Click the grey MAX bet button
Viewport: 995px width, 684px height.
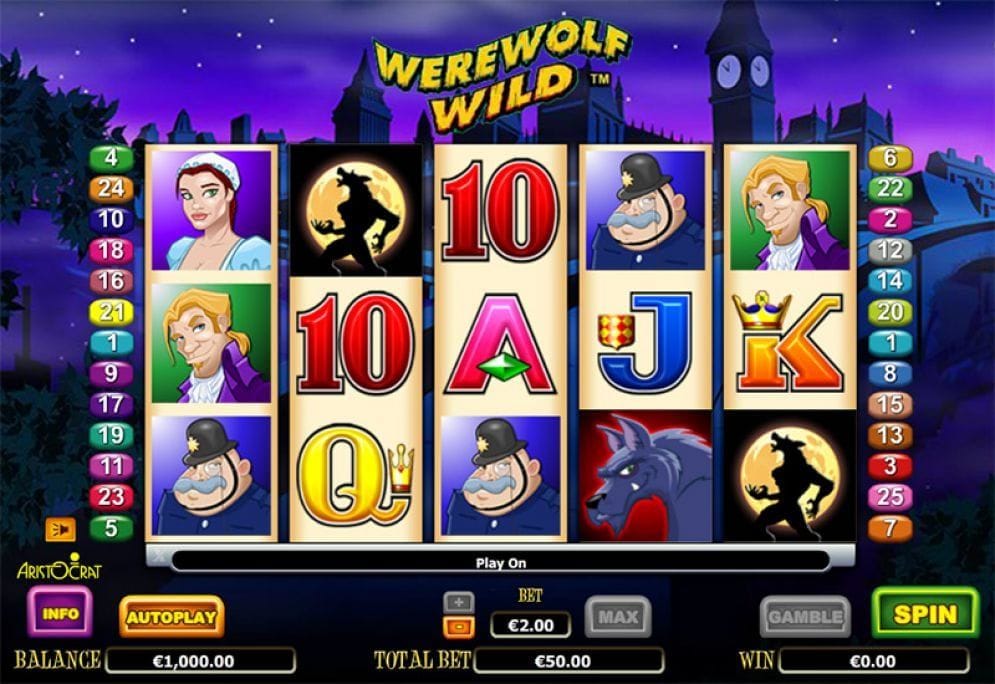click(x=617, y=617)
